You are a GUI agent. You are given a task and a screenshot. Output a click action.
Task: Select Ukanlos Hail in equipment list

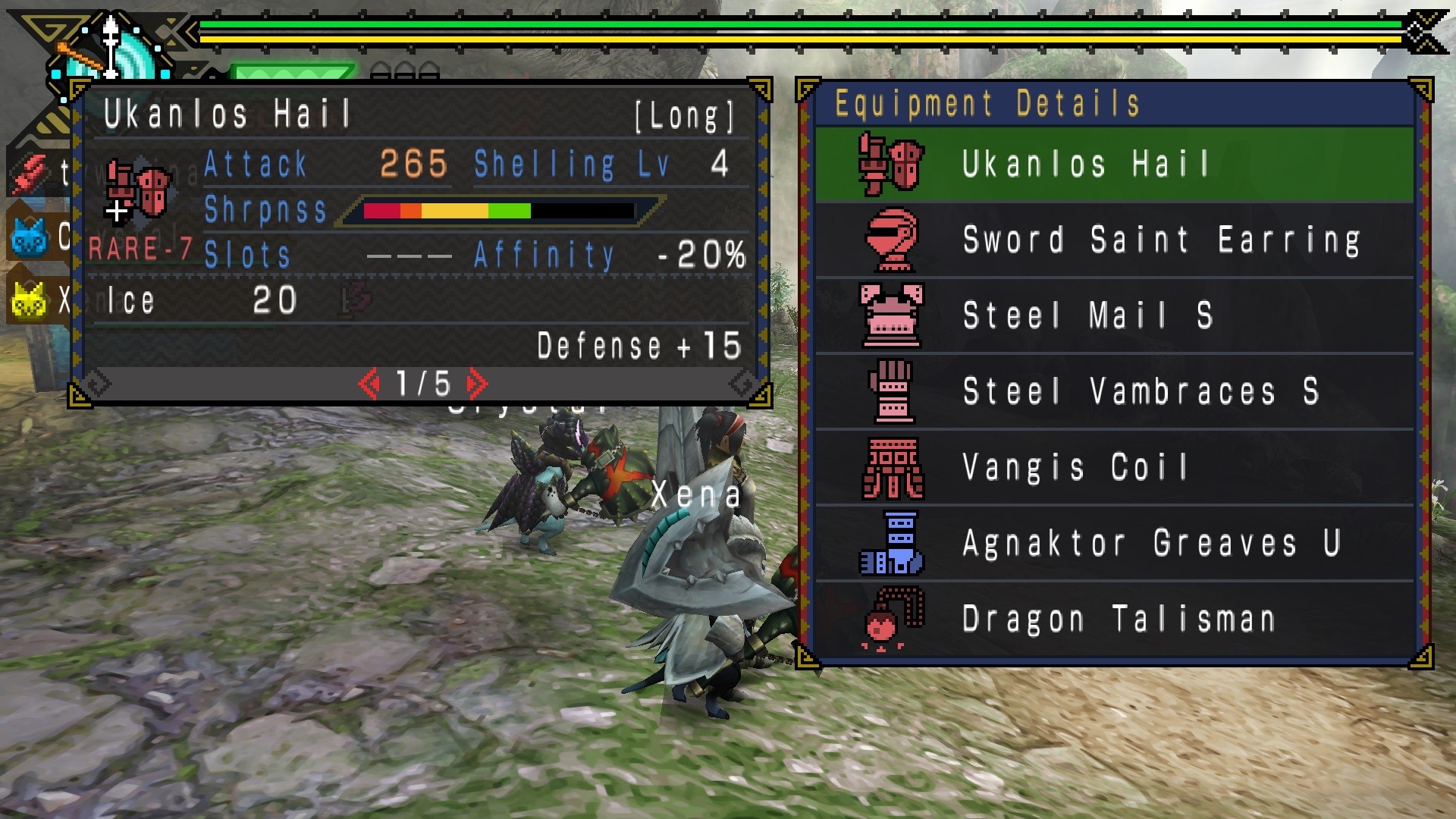(1113, 164)
